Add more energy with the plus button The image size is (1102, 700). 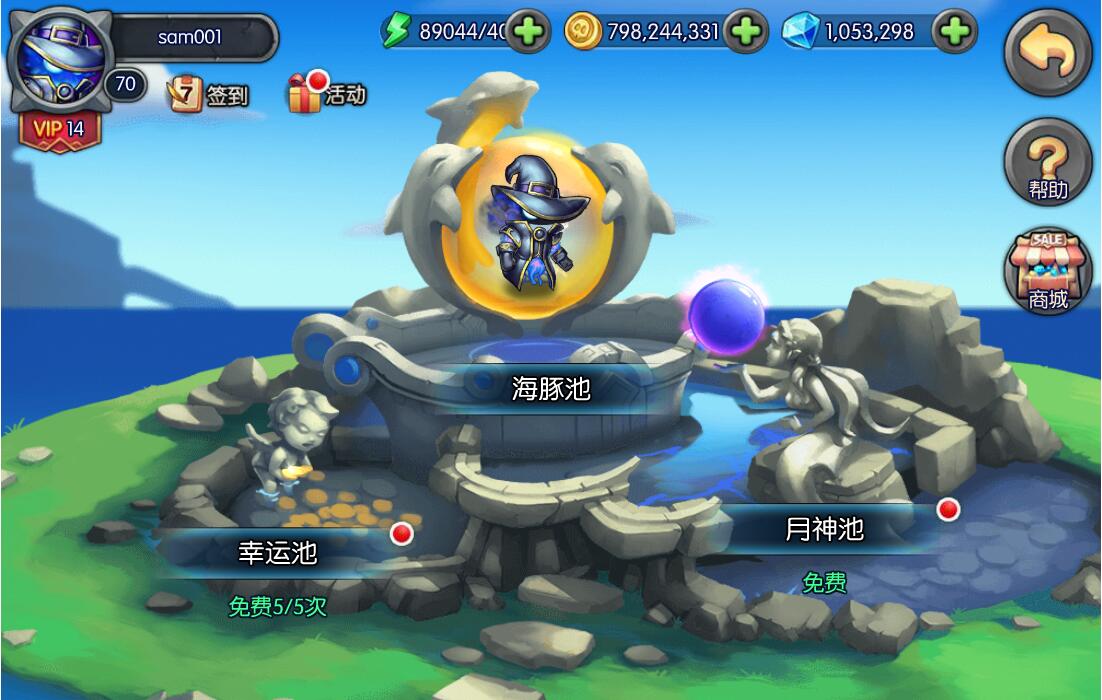(528, 32)
